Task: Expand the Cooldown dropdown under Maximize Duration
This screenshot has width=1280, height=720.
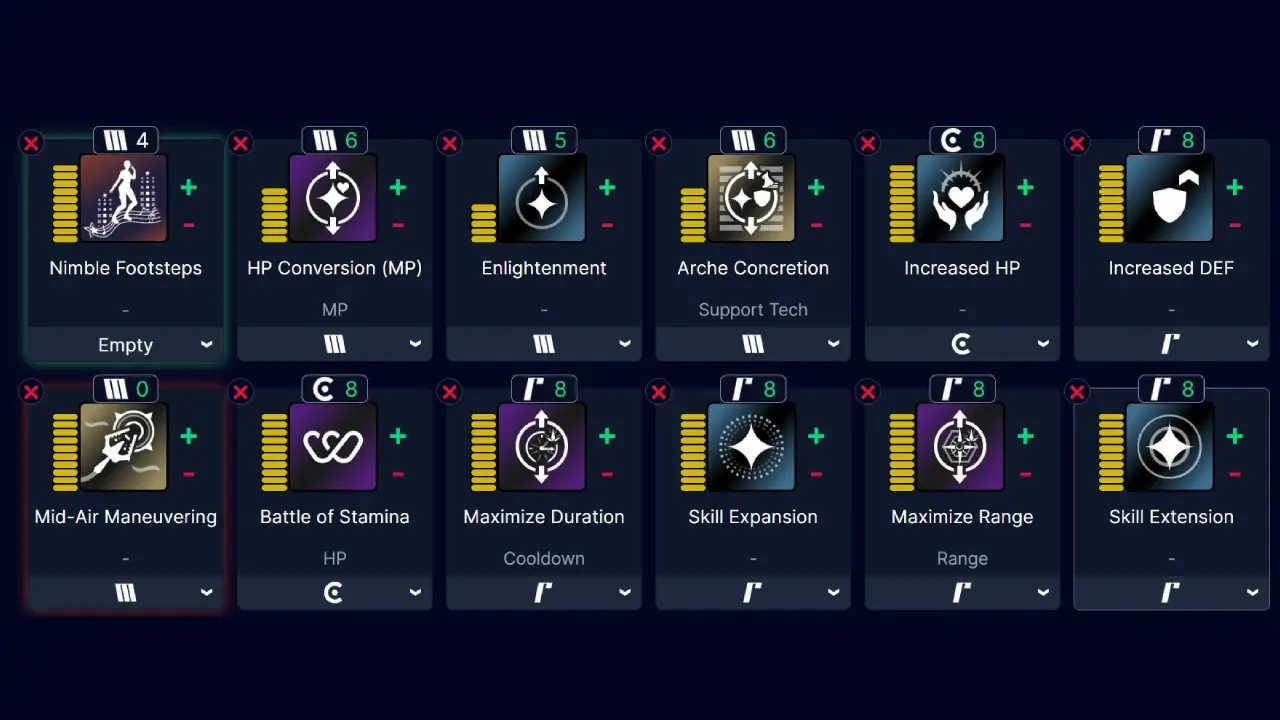Action: 544,592
